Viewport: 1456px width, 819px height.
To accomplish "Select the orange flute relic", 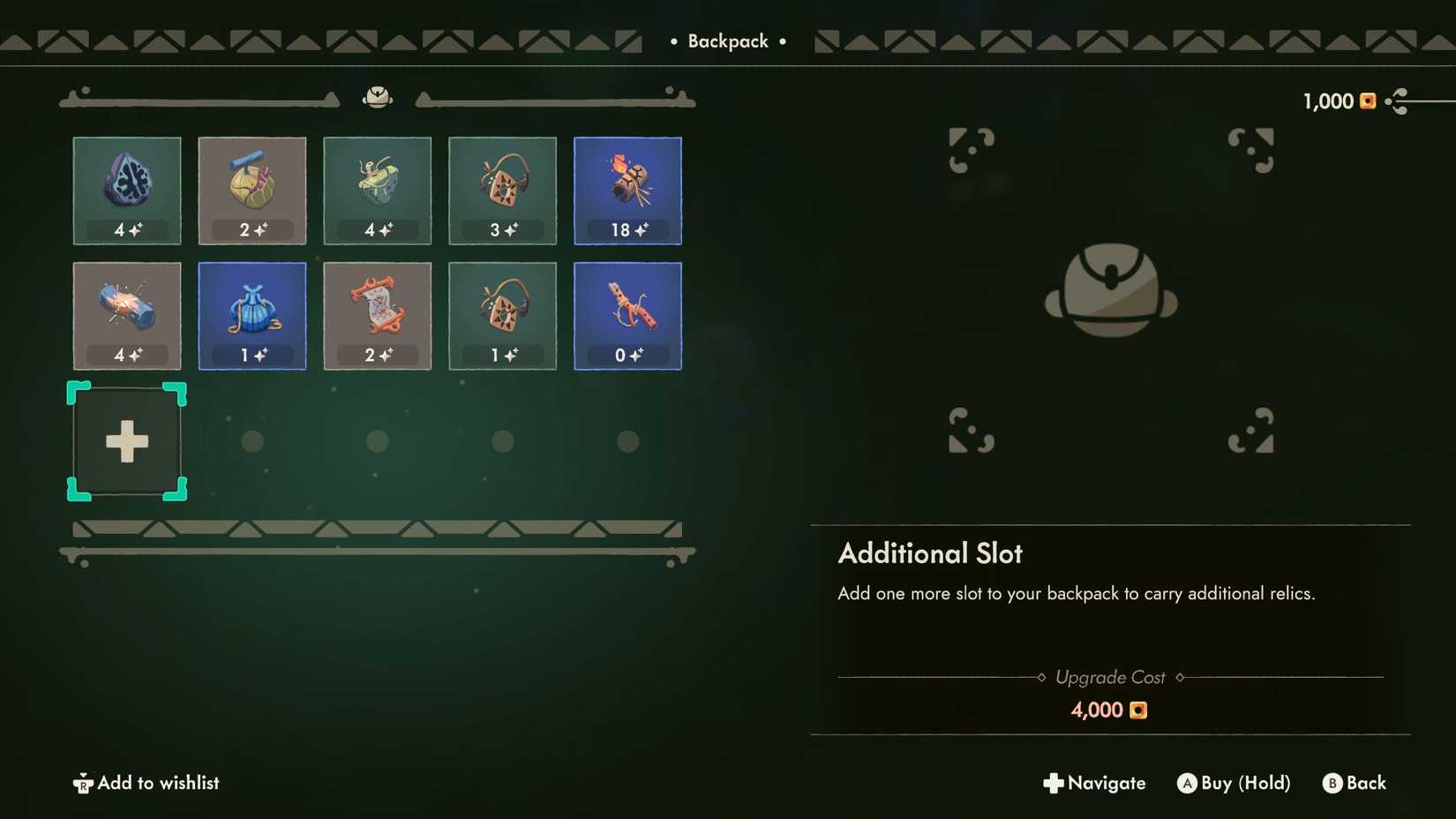I will pyautogui.click(x=627, y=315).
